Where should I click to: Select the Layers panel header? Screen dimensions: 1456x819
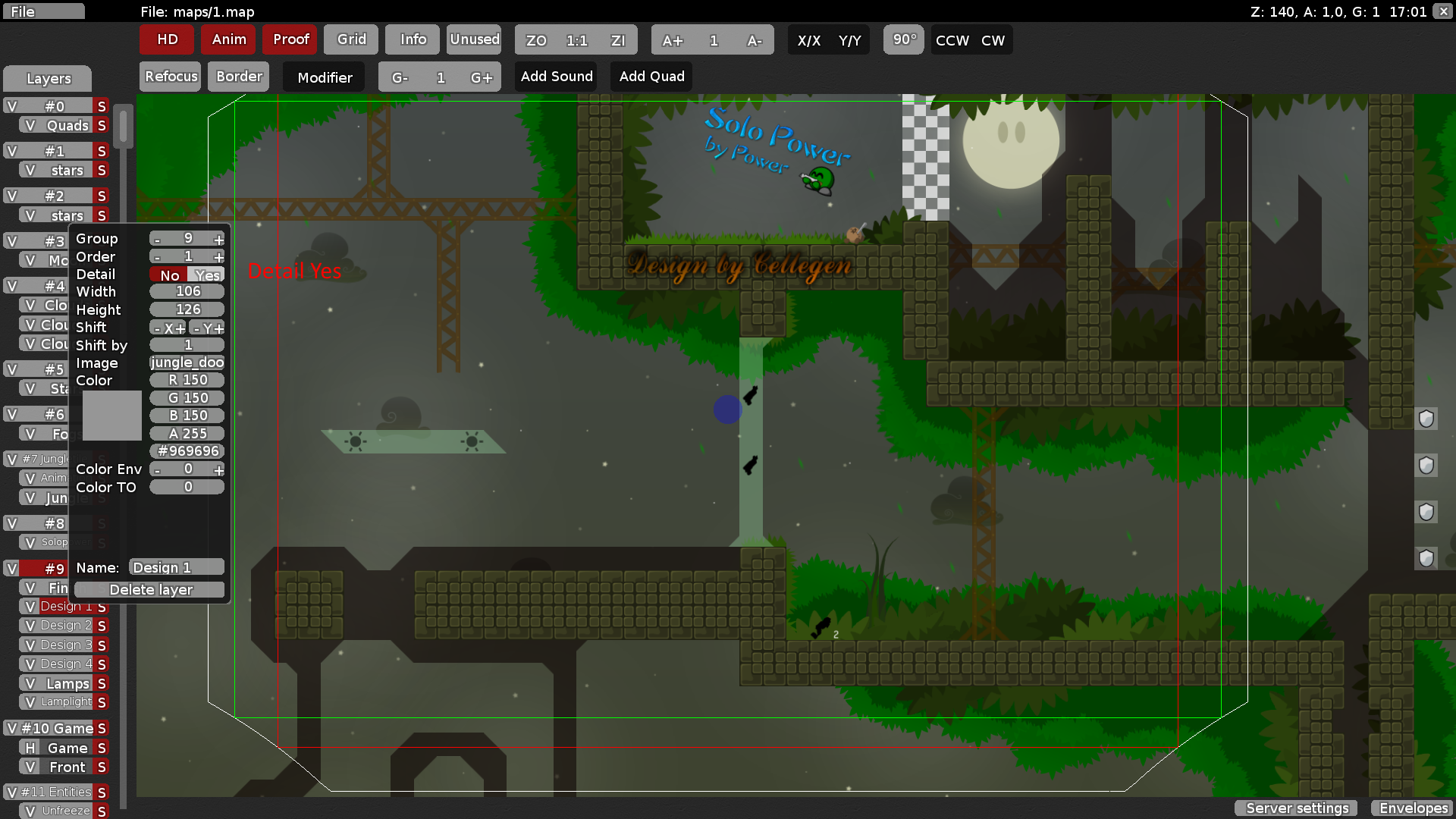pyautogui.click(x=47, y=78)
